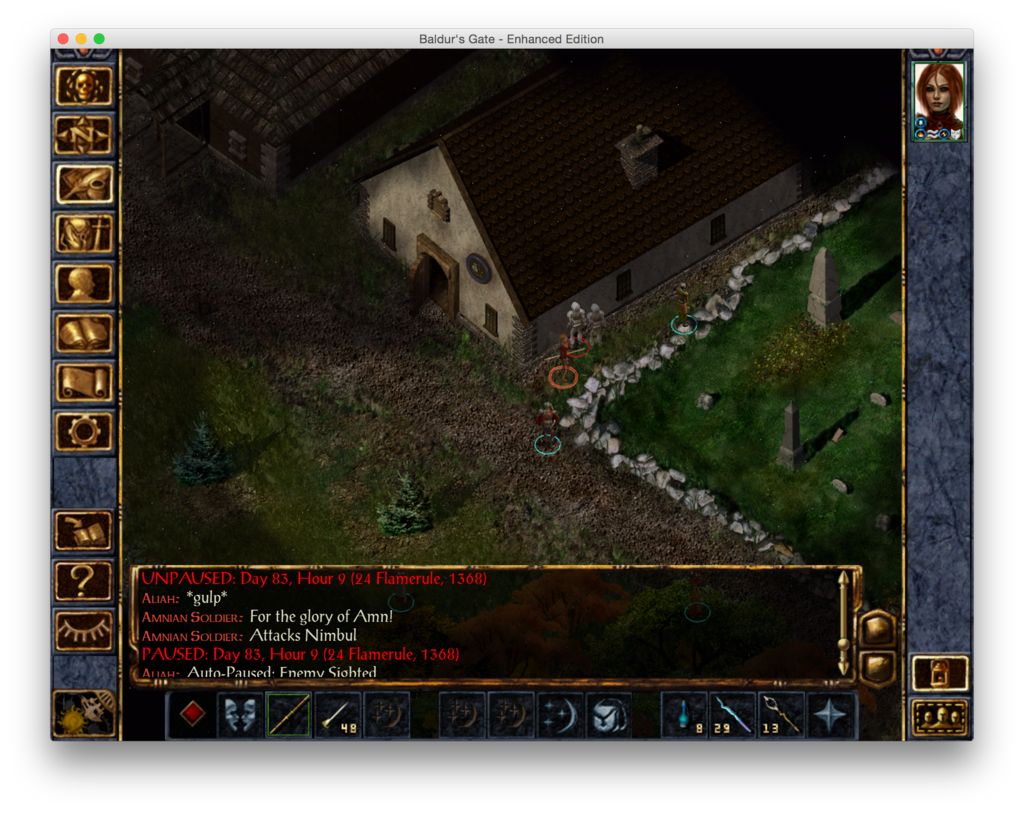Open the inventory screen button

coord(84,234)
